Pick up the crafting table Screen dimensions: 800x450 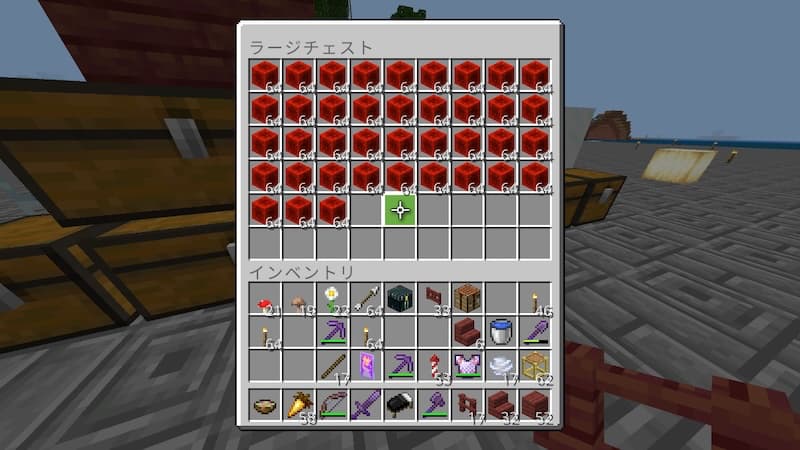pos(468,298)
